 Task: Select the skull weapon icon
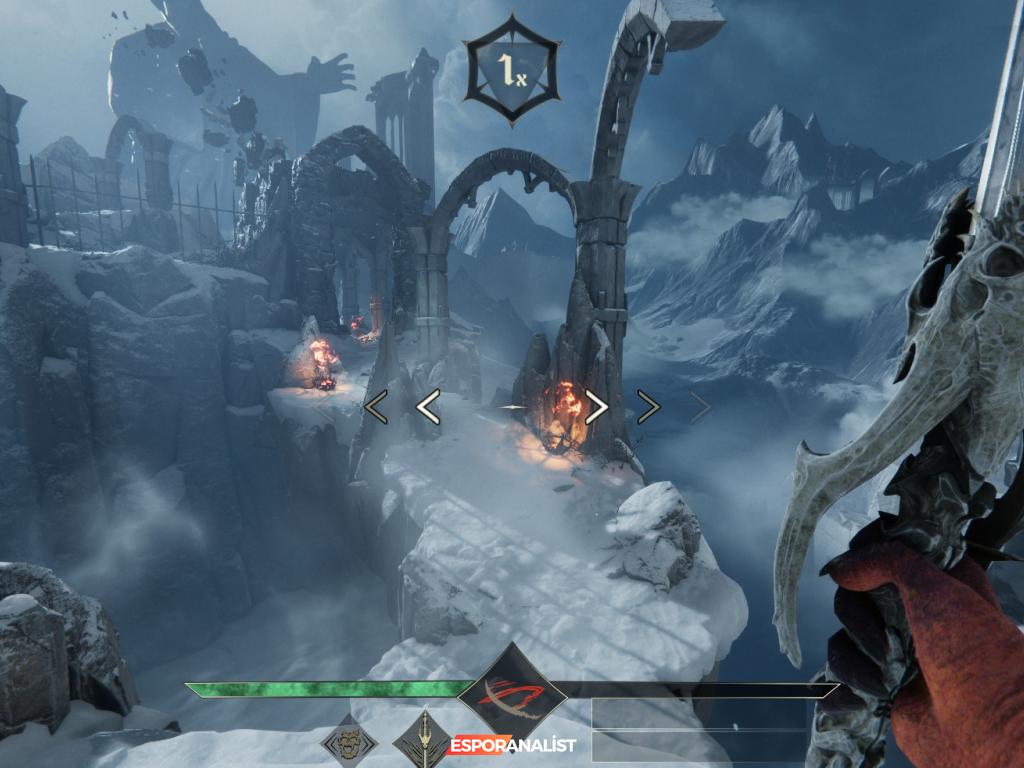(349, 743)
